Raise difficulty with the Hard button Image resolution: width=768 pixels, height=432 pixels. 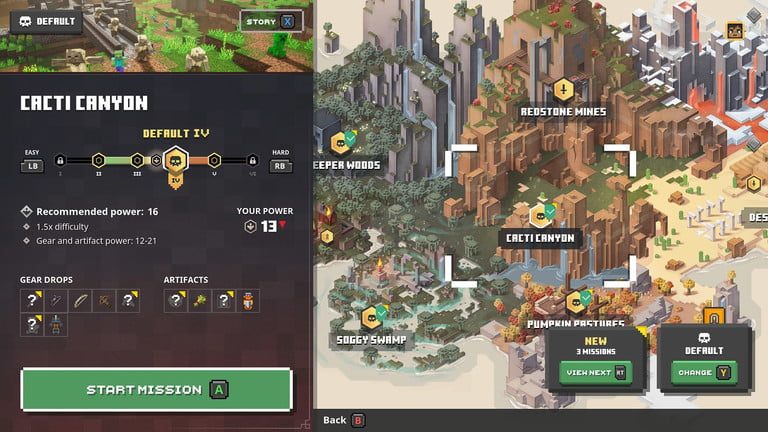[281, 166]
